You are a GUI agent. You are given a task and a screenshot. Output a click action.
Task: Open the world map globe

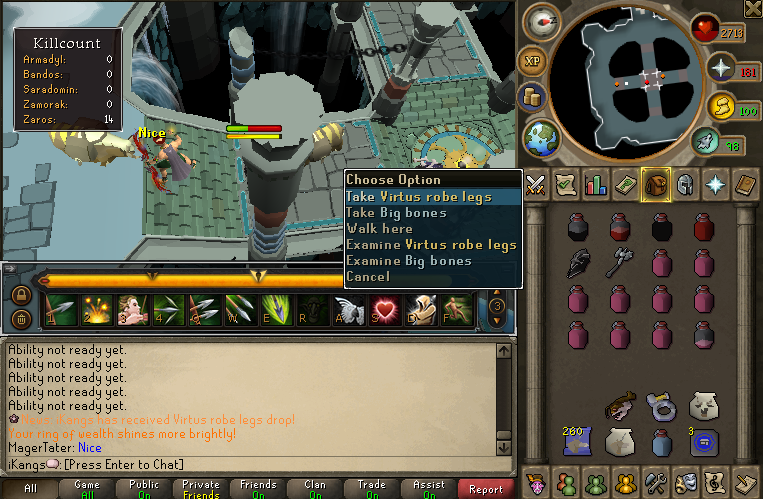point(541,138)
